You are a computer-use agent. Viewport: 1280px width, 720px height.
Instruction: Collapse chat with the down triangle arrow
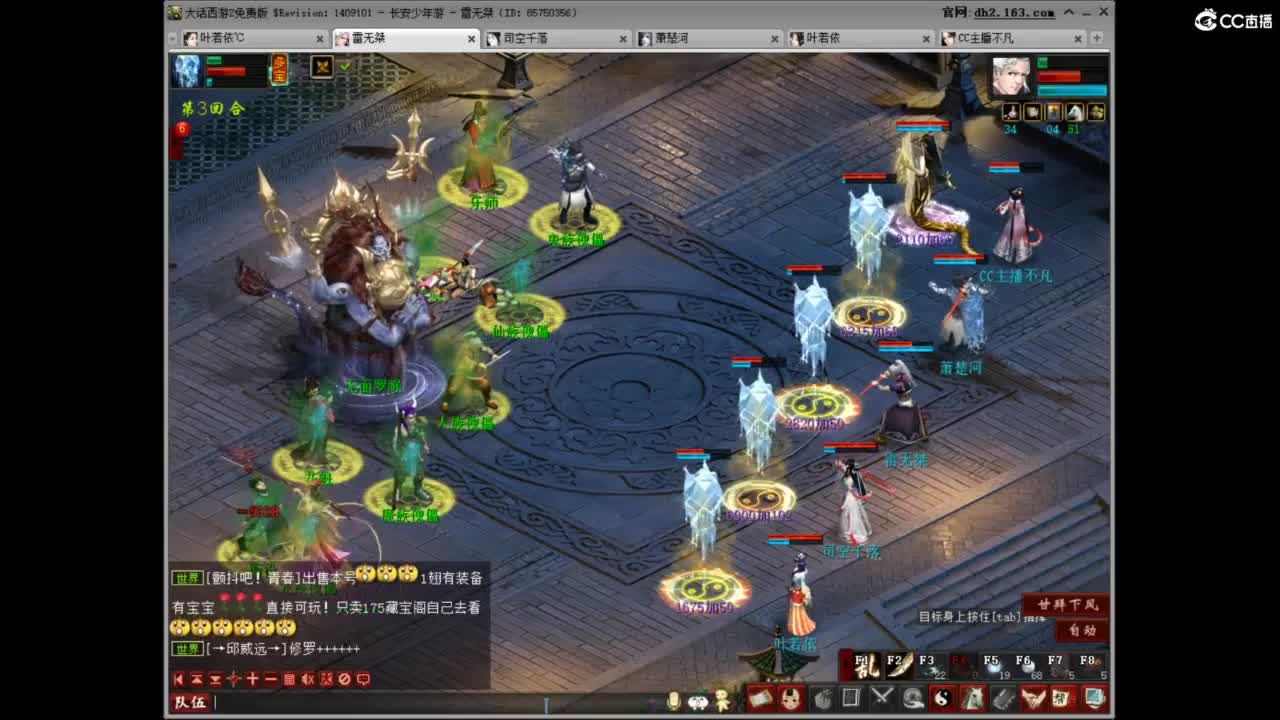(x=214, y=679)
